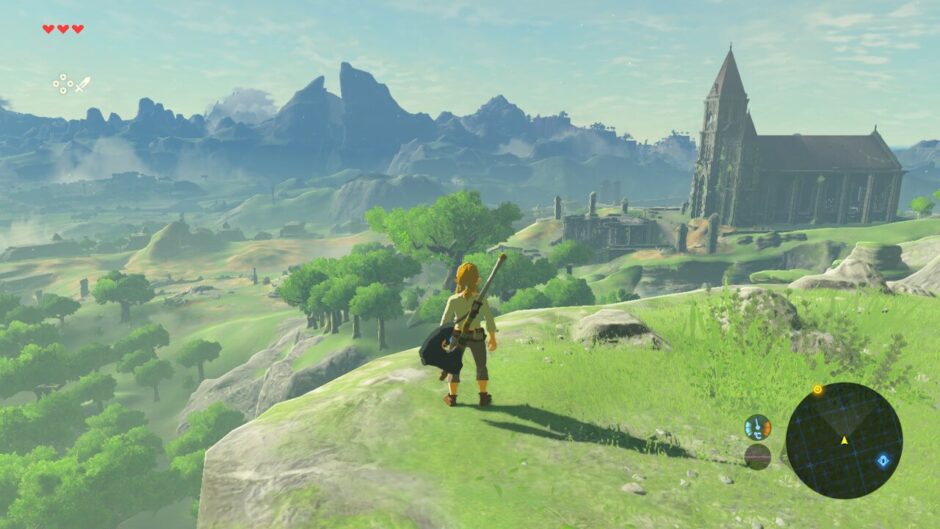Image resolution: width=940 pixels, height=529 pixels.
Task: Click the yellow objective marker on the minimap rim
Action: [817, 389]
